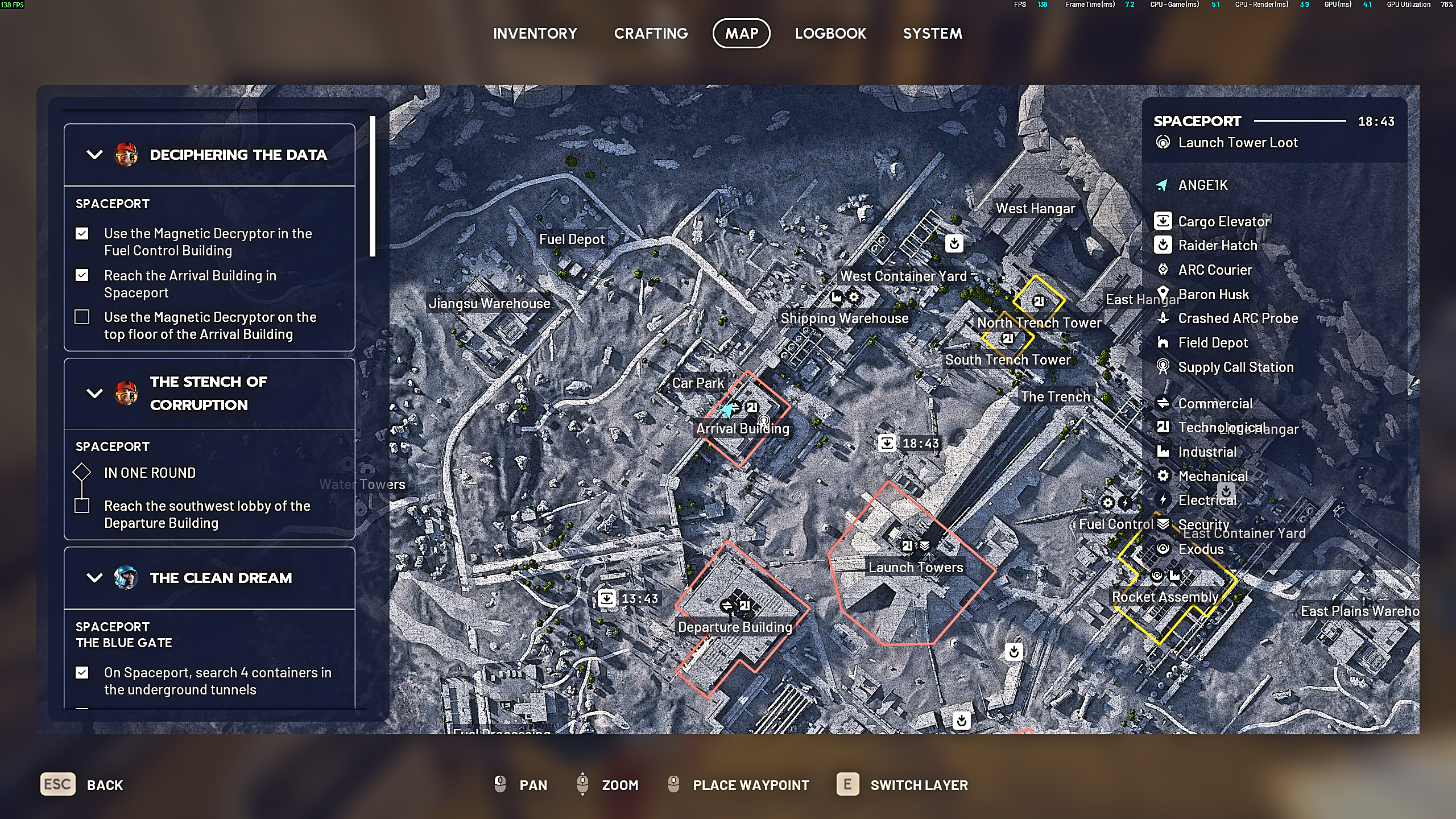Toggle ARC Courier legend entry

1215,270
